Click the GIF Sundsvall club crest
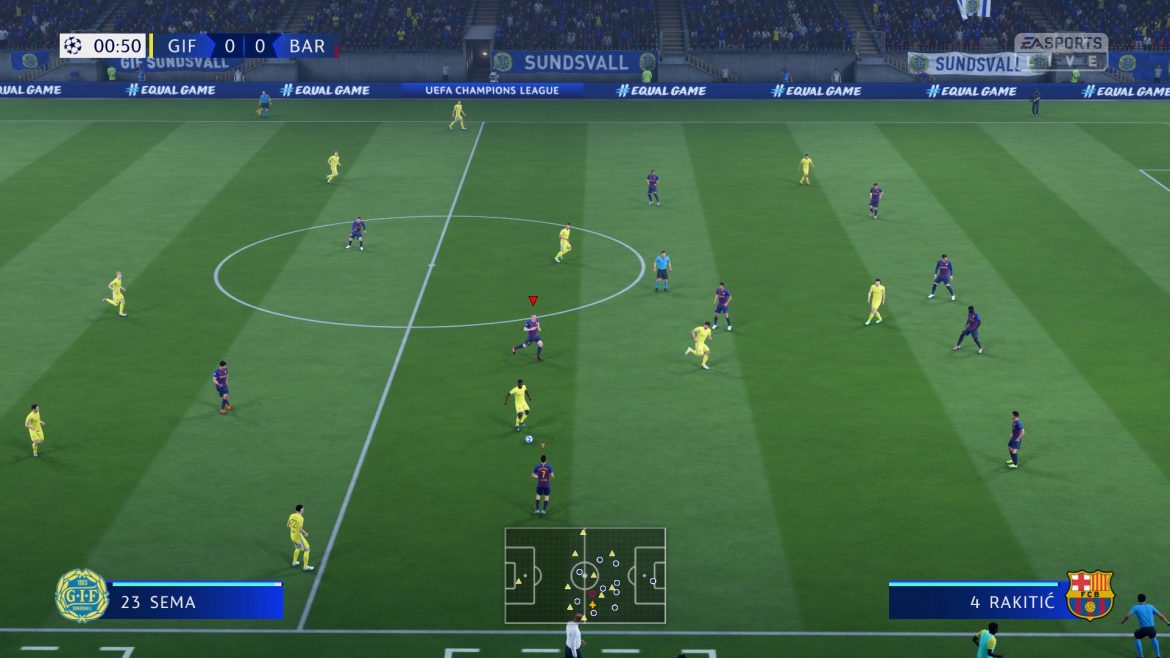Viewport: 1170px width, 658px height. pyautogui.click(x=82, y=596)
